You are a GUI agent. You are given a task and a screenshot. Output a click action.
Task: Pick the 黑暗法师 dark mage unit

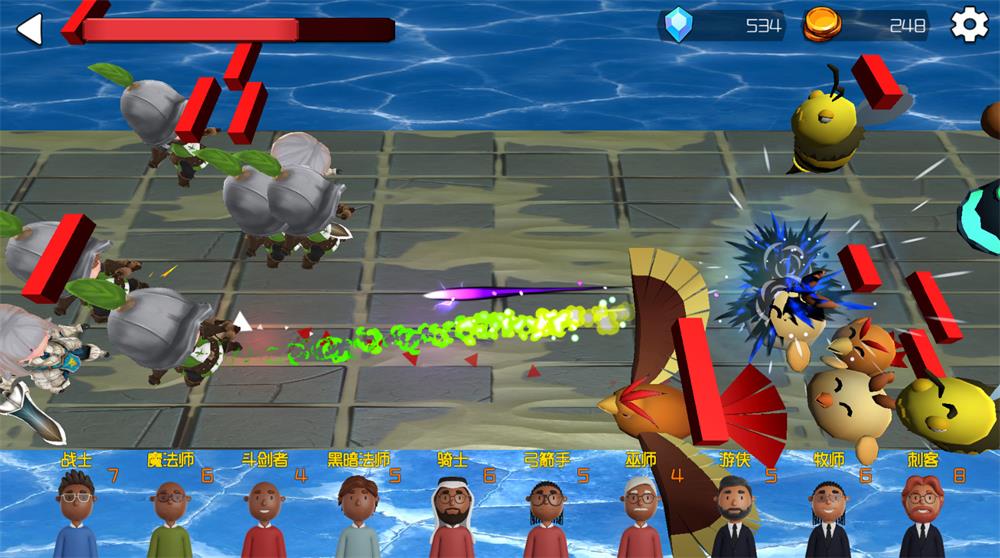[x=358, y=510]
